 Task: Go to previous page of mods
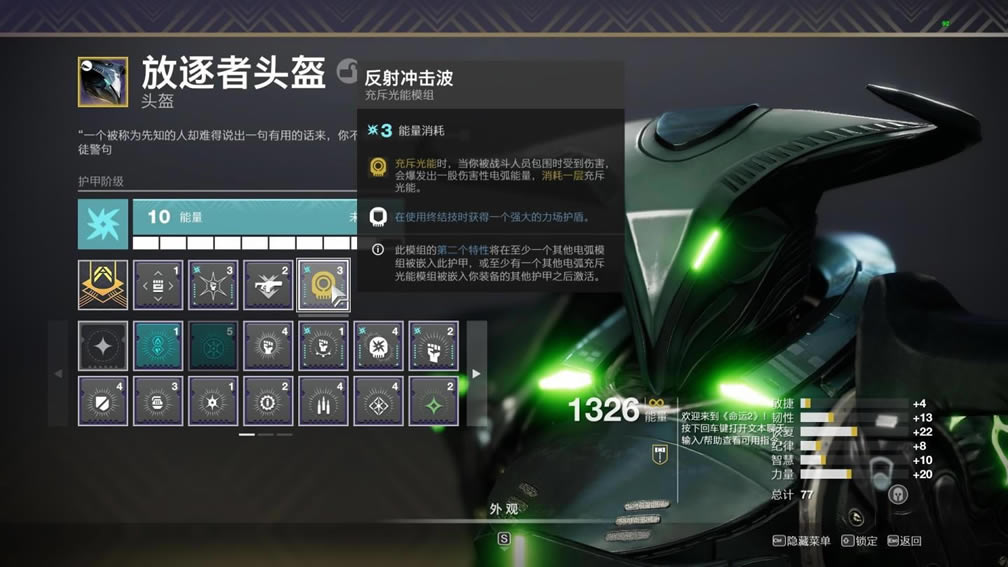click(58, 374)
